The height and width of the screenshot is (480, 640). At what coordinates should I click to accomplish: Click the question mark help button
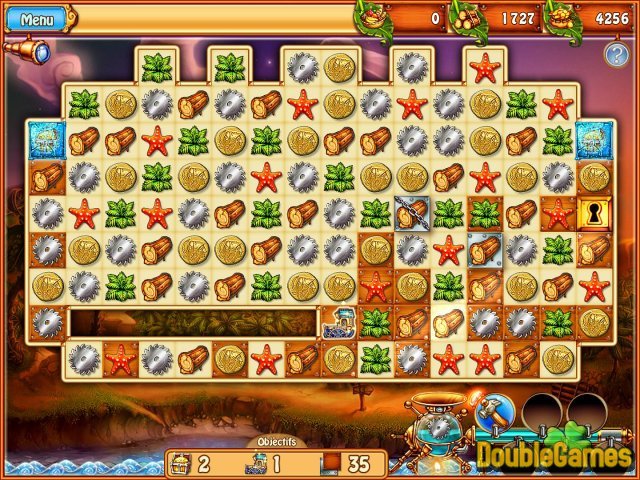pos(615,55)
